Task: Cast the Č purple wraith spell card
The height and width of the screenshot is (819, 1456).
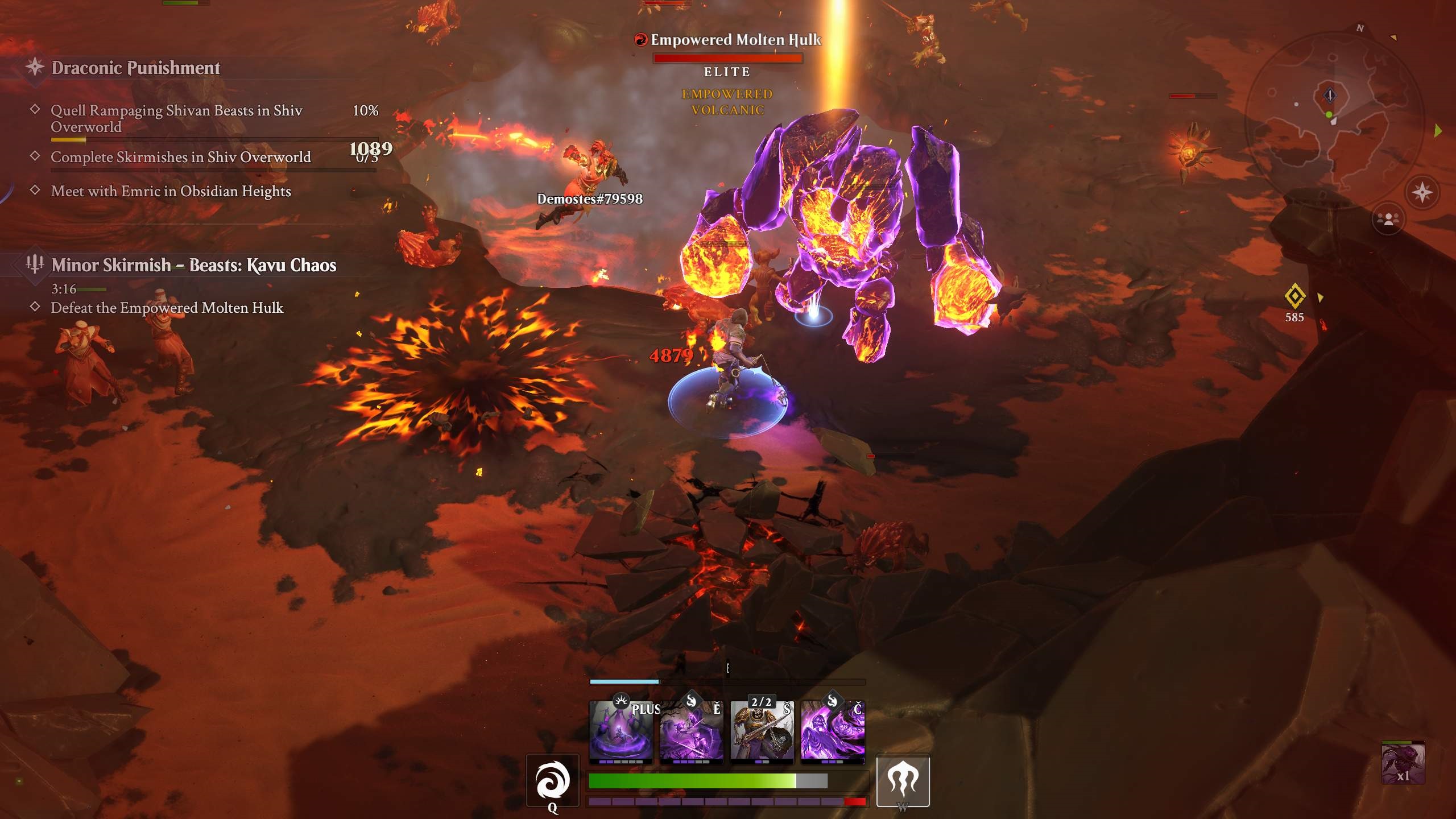Action: (833, 731)
